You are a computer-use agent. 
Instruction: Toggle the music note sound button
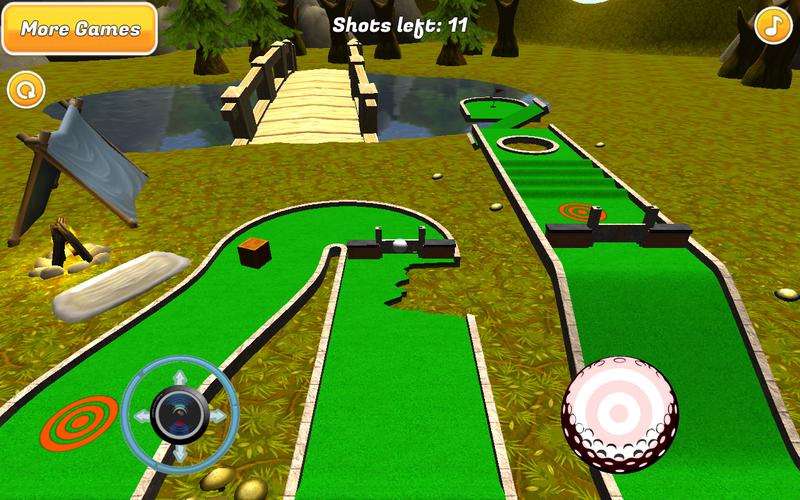tap(771, 26)
